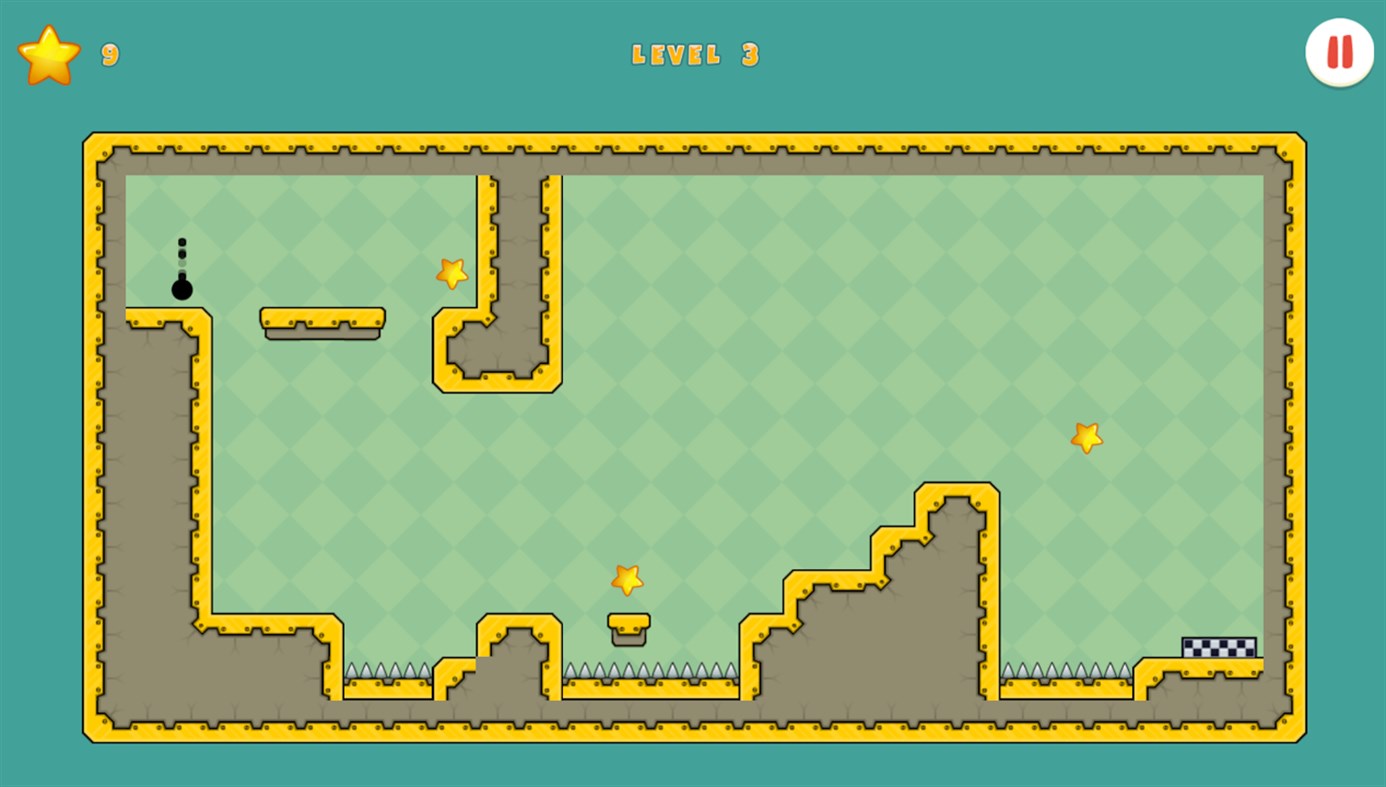Click the star counter icon
The width and height of the screenshot is (1386, 787).
click(x=48, y=54)
